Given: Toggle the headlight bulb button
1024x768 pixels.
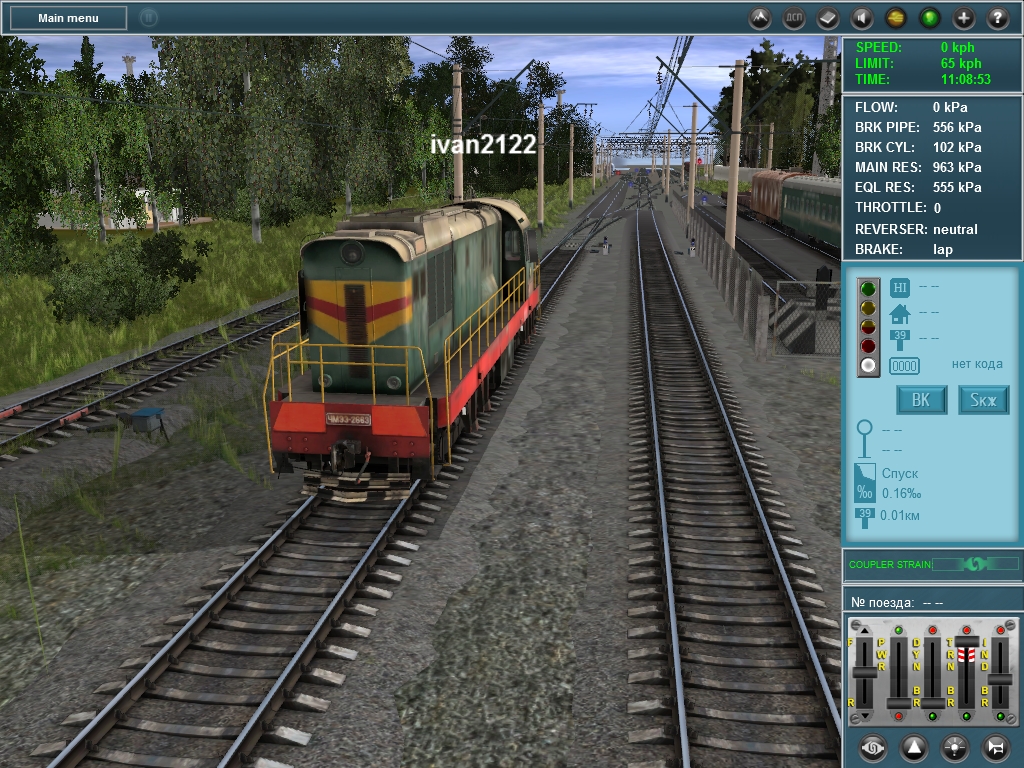Looking at the screenshot, I should click(x=955, y=747).
